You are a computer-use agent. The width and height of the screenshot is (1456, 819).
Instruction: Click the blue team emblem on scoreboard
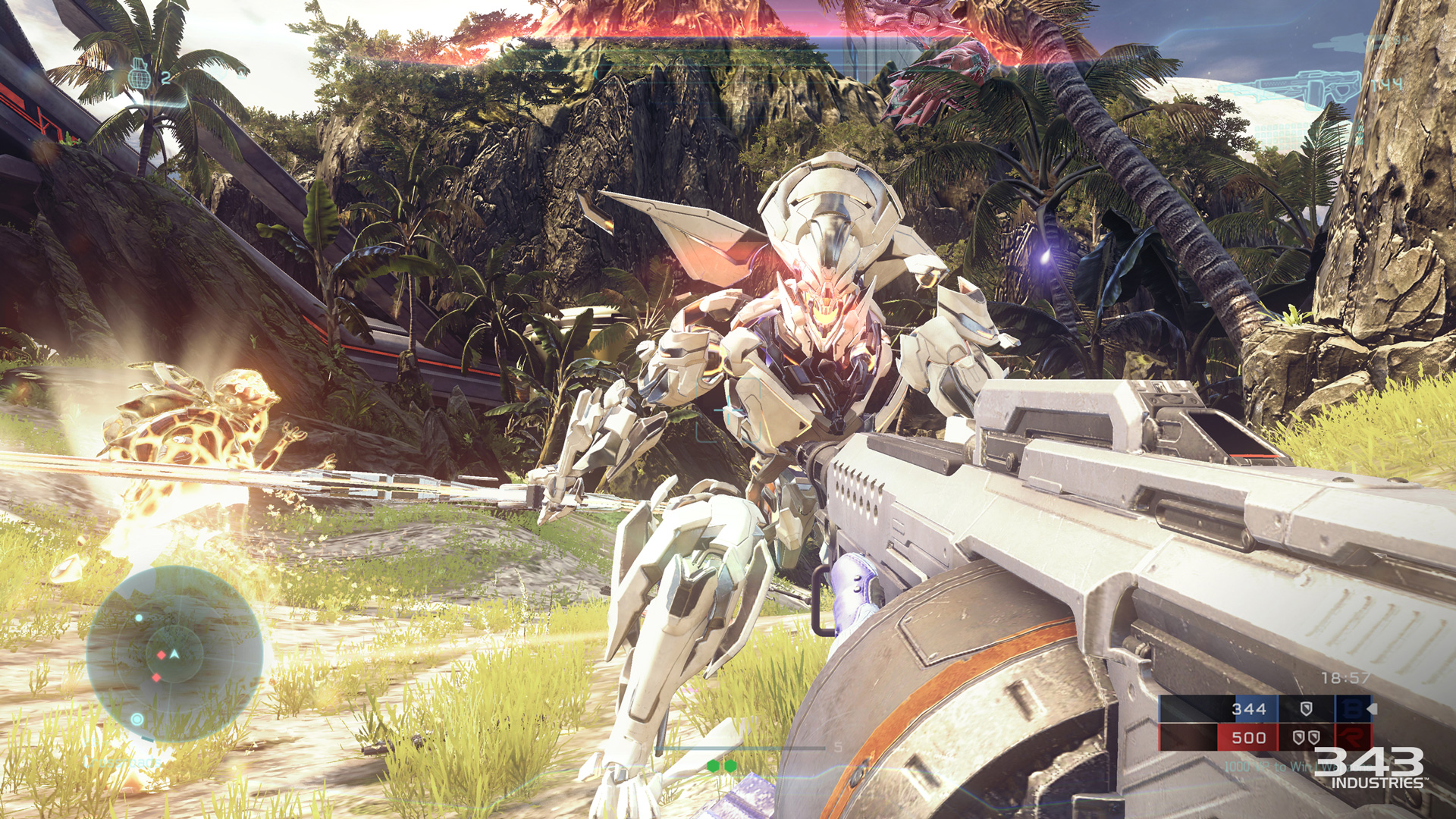tap(1352, 708)
